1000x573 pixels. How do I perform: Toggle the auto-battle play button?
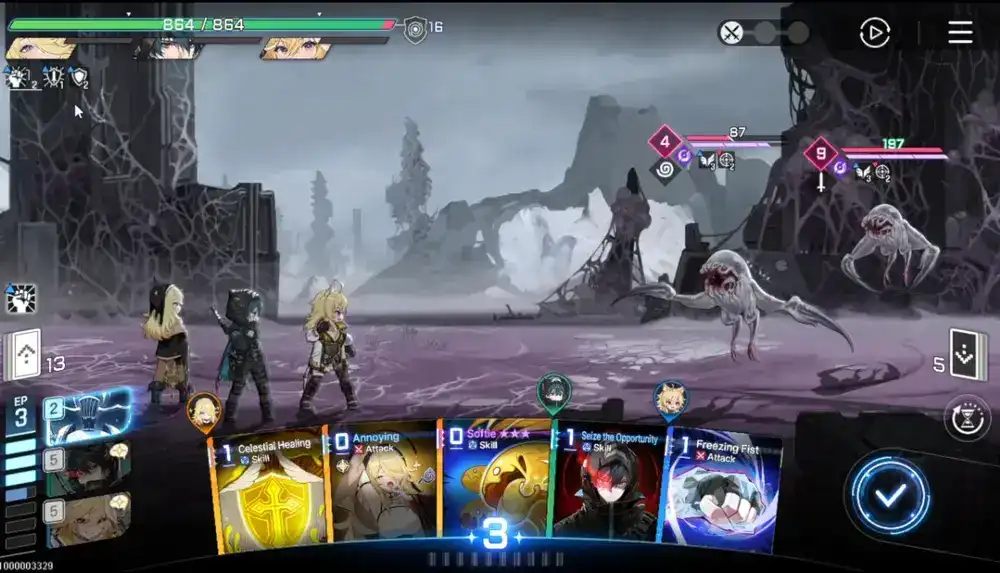(x=875, y=33)
